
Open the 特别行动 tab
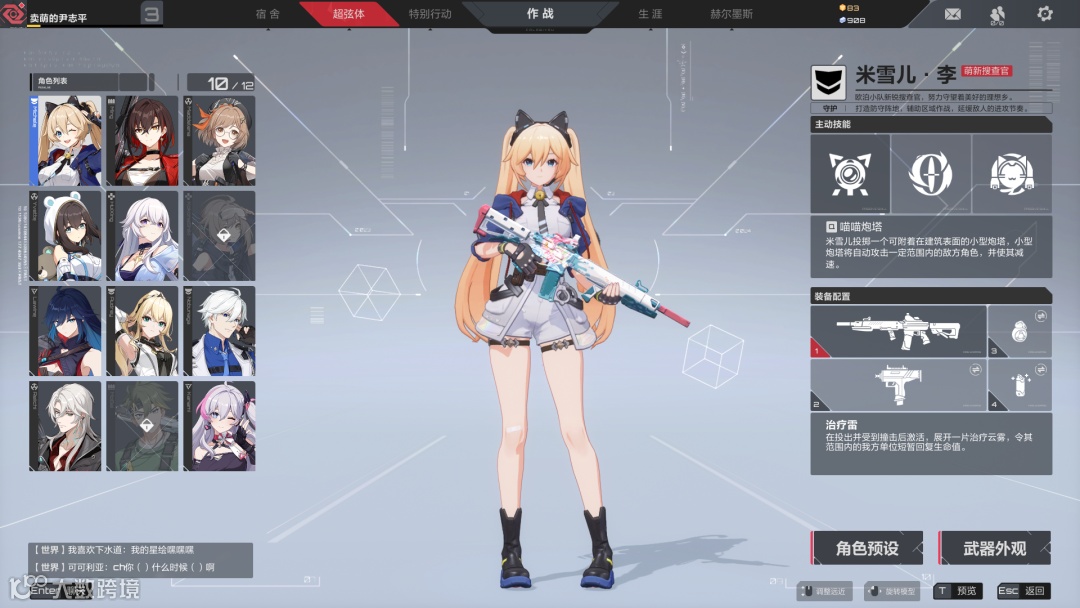coord(430,14)
